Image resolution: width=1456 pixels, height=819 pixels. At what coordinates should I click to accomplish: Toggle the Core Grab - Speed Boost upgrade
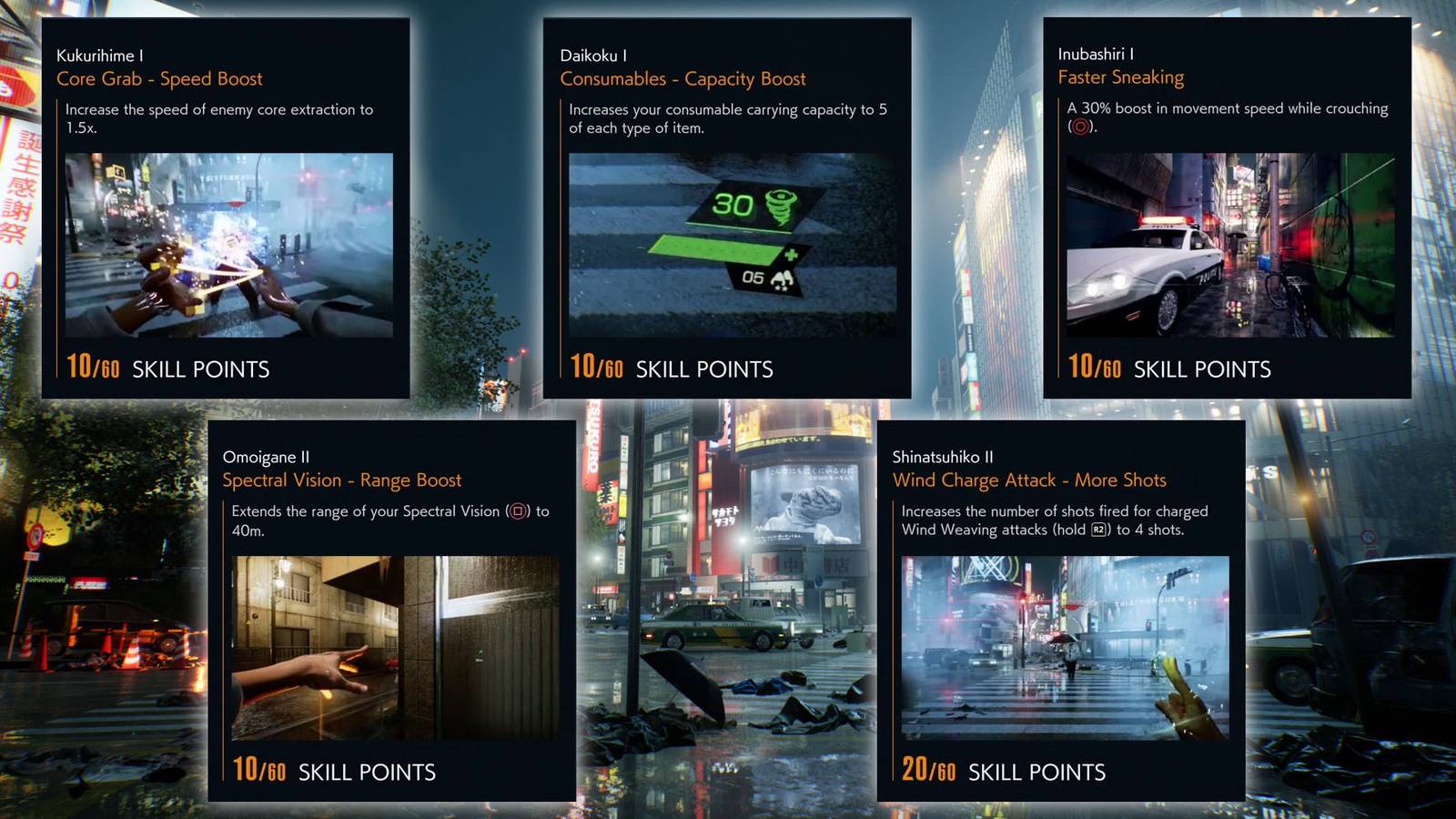(161, 79)
